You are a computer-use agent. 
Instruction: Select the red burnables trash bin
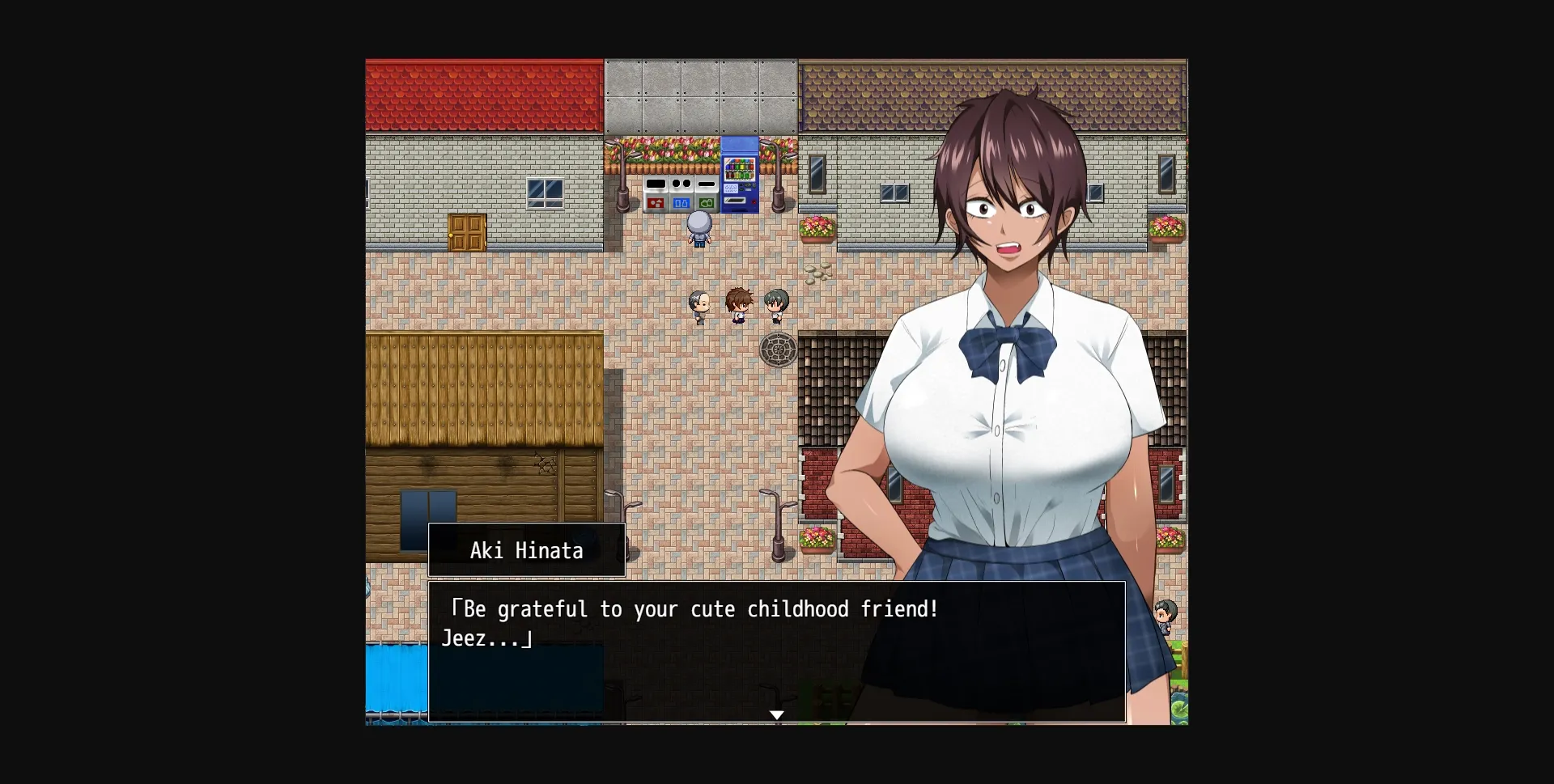point(656,203)
